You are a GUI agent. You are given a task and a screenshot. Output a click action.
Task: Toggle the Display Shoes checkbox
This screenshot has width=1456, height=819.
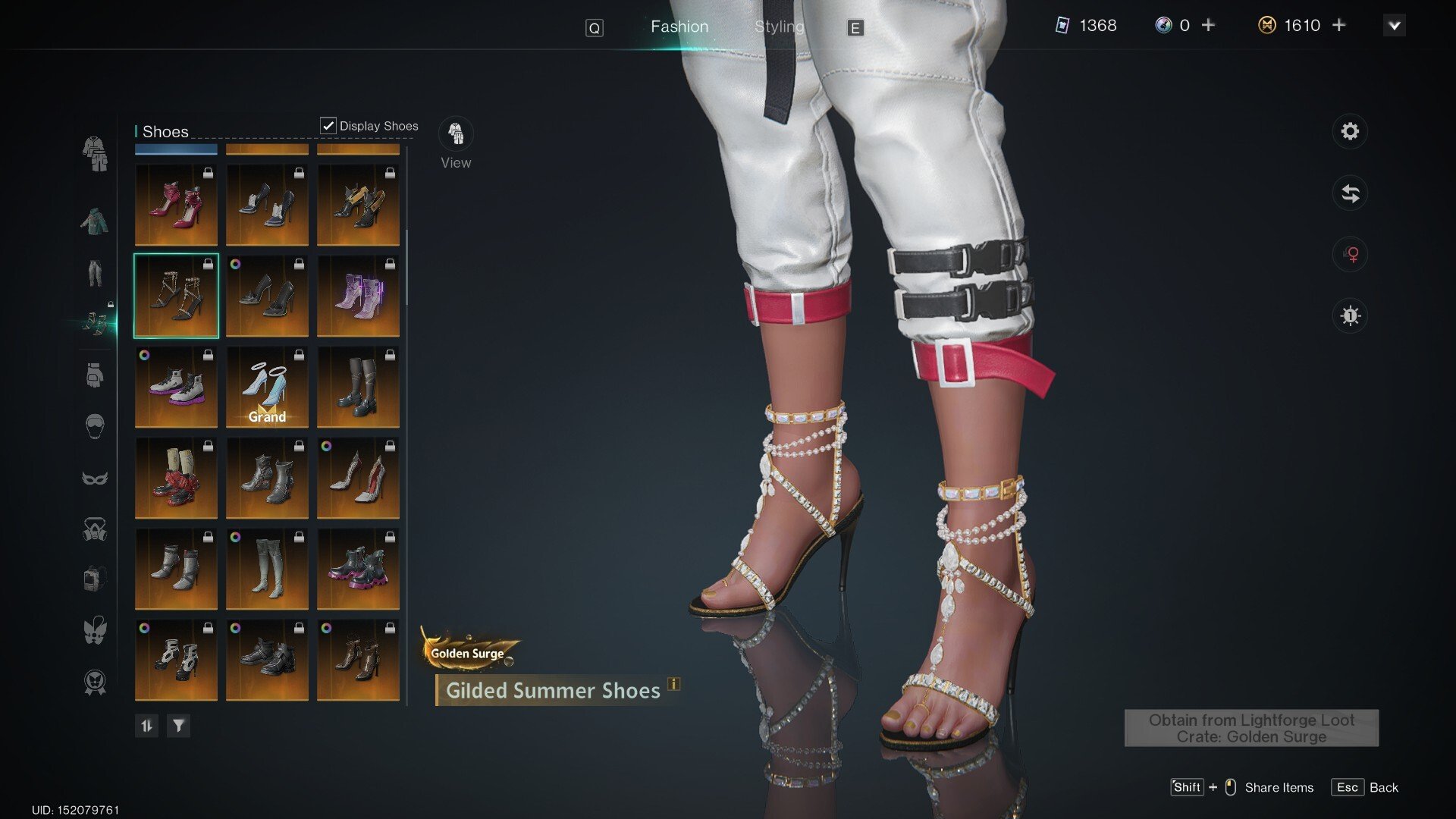pyautogui.click(x=328, y=126)
